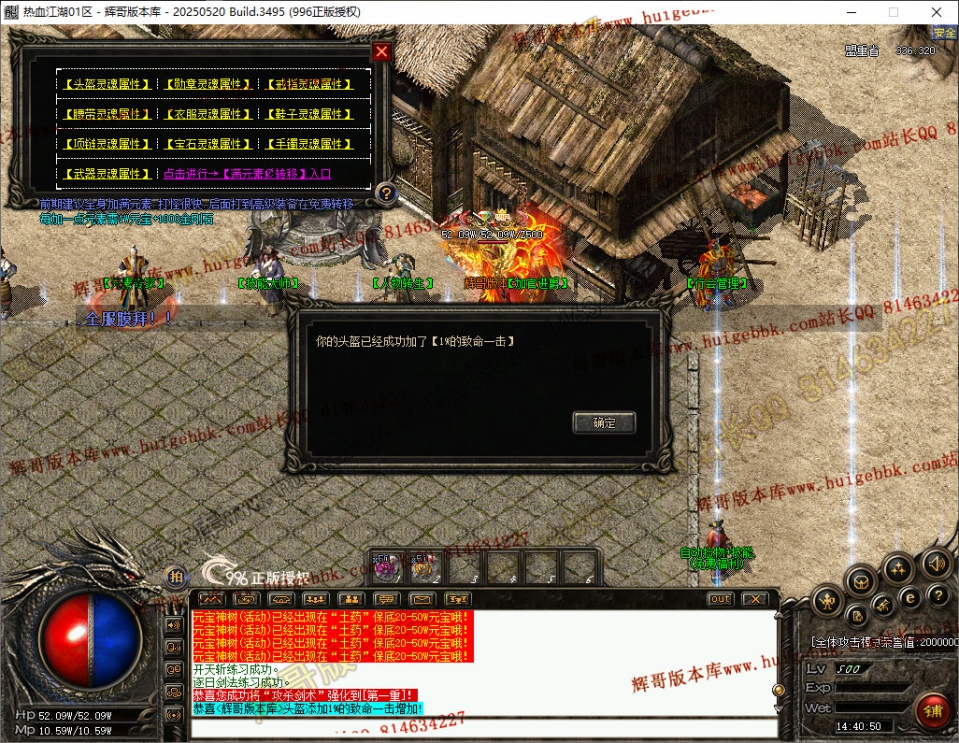This screenshot has width=959, height=743.
Task: Toggle the speaker sound icon
Action: [937, 561]
